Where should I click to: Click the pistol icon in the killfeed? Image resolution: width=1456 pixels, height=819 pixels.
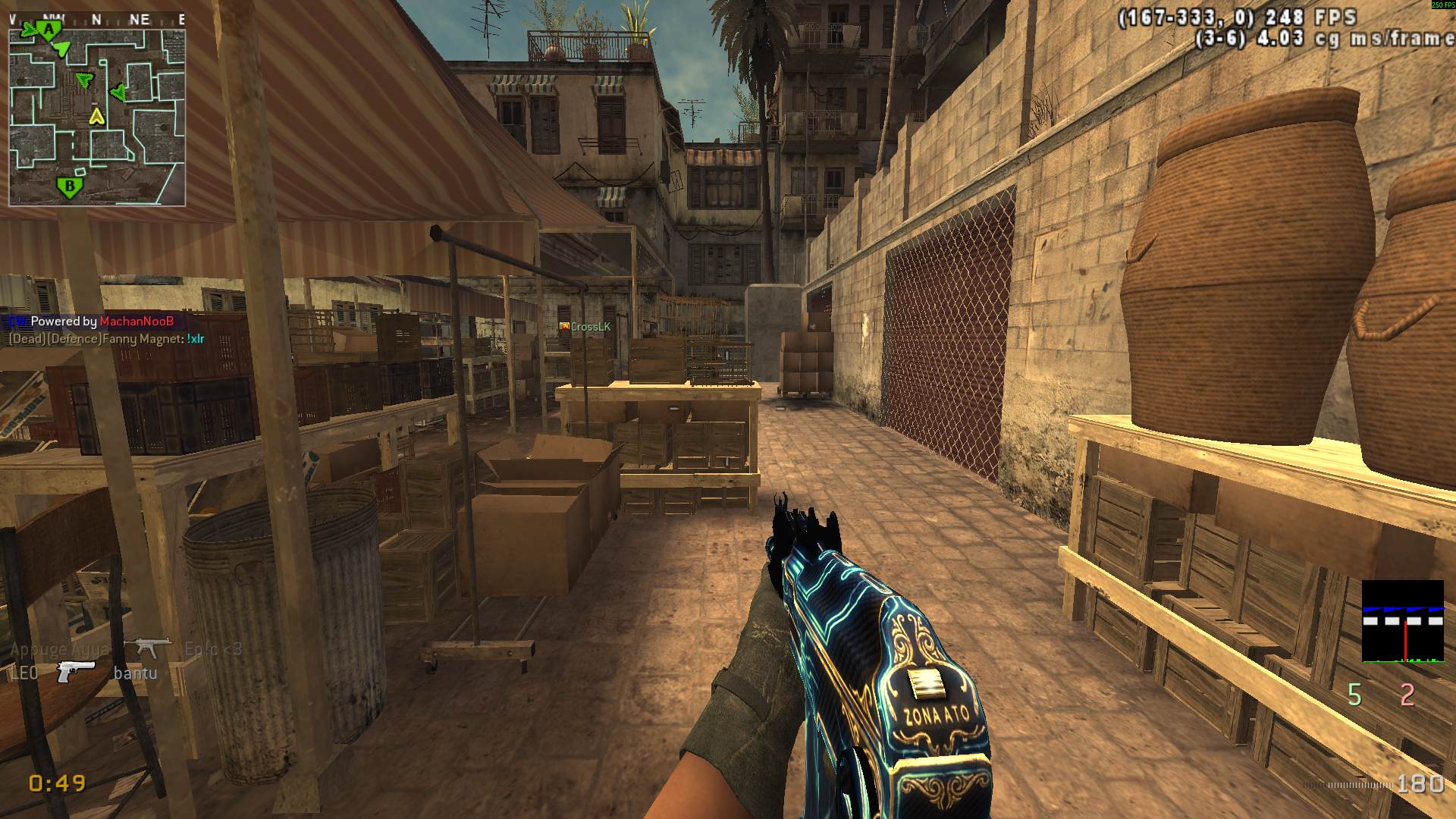coord(76,671)
